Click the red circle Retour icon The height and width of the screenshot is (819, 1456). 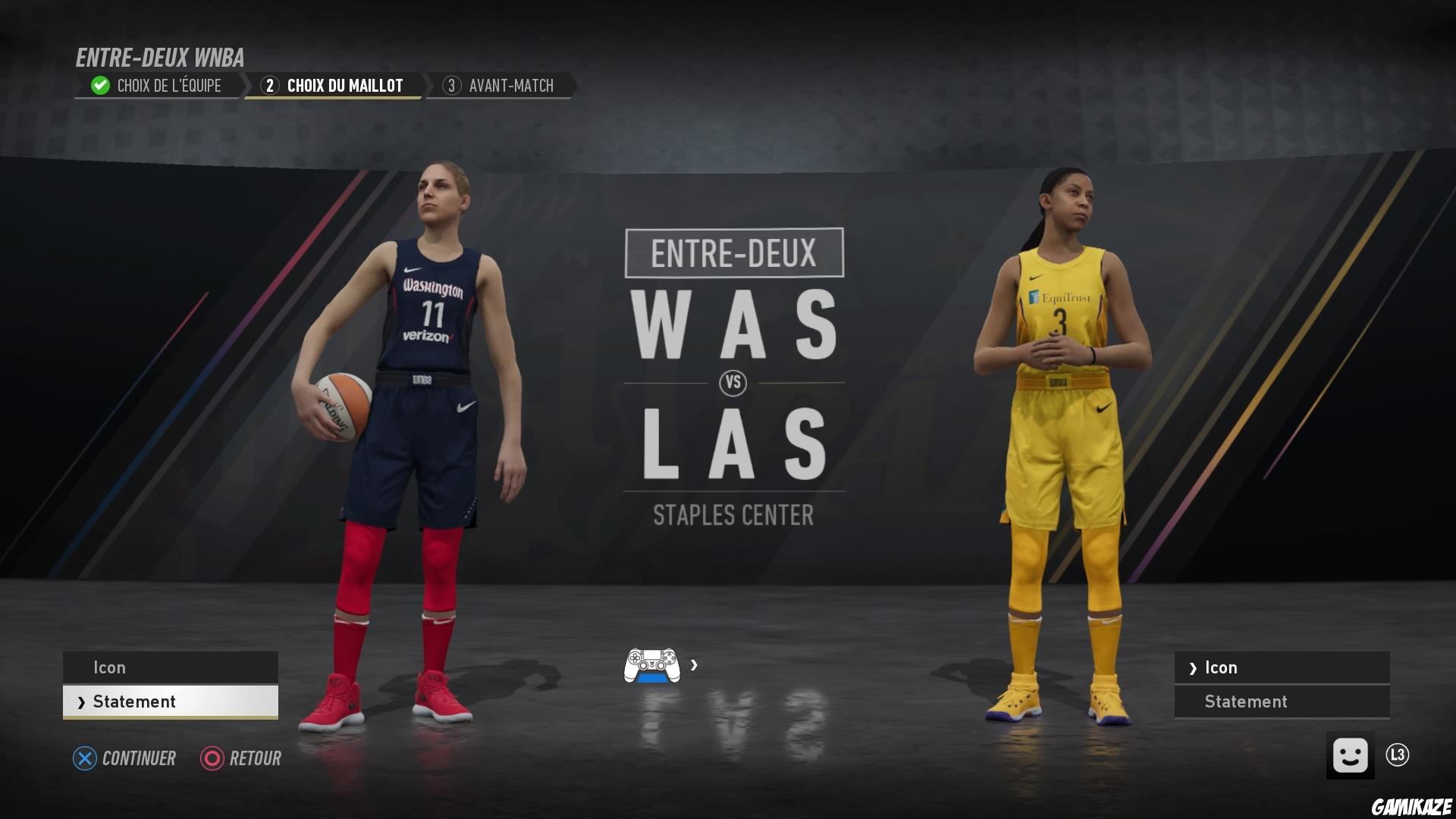click(210, 758)
